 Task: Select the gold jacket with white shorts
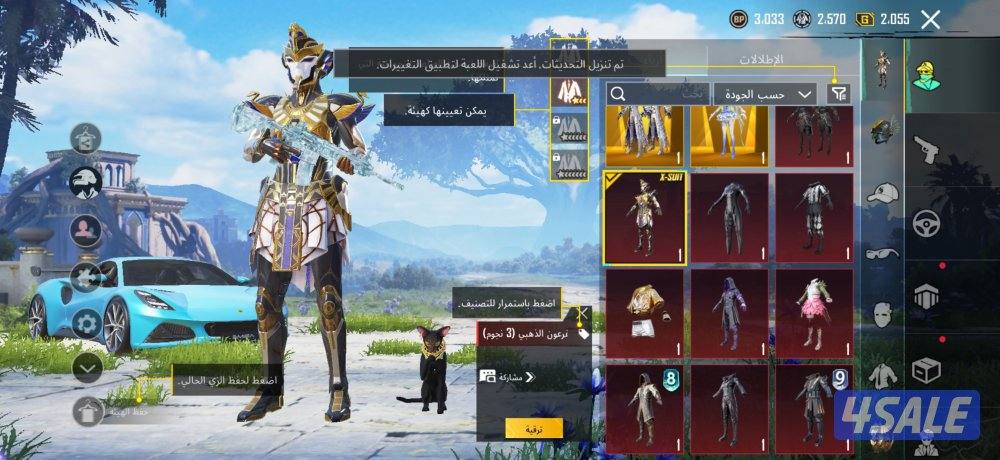644,312
